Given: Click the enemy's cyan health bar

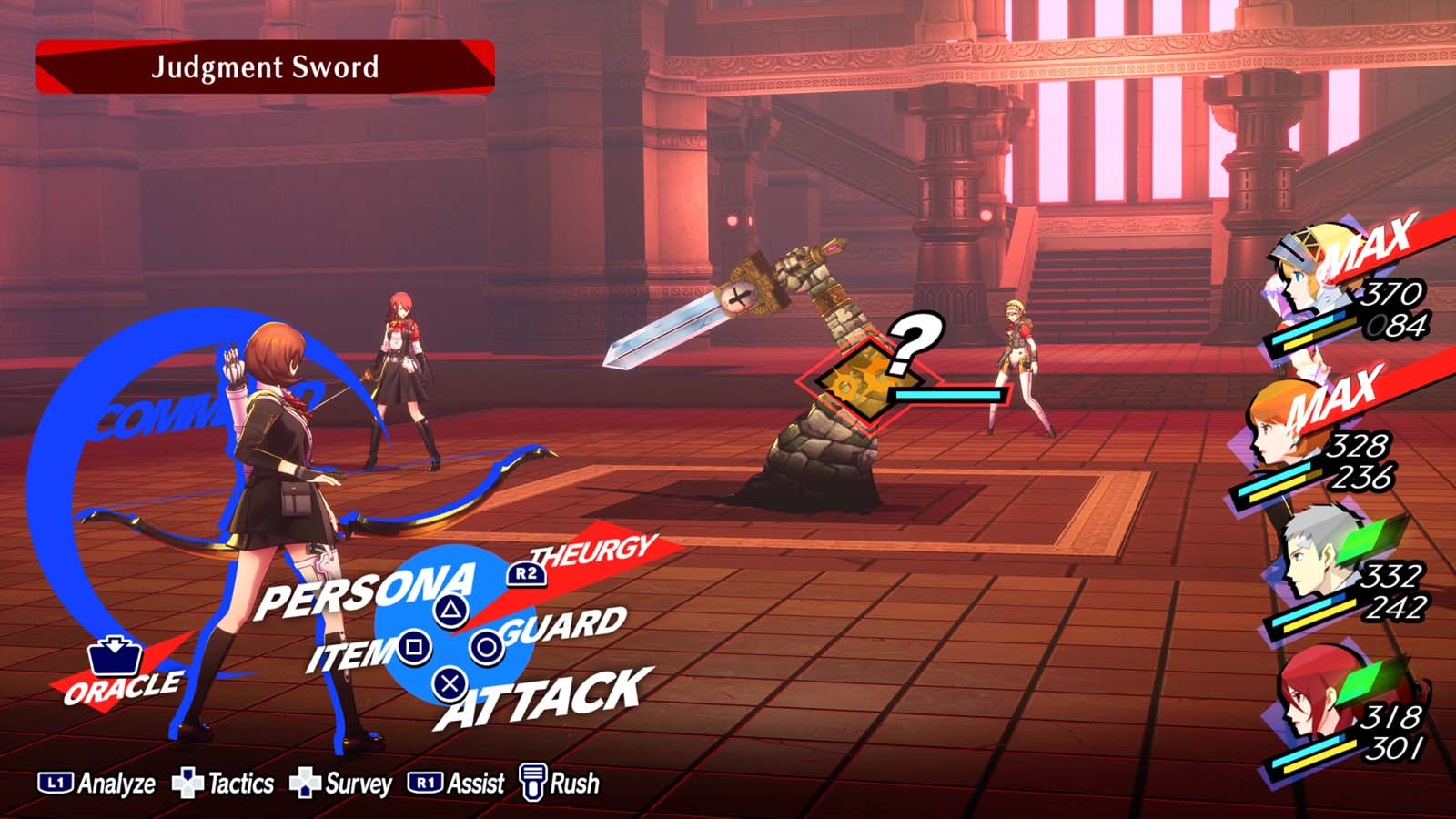Looking at the screenshot, I should click(948, 395).
